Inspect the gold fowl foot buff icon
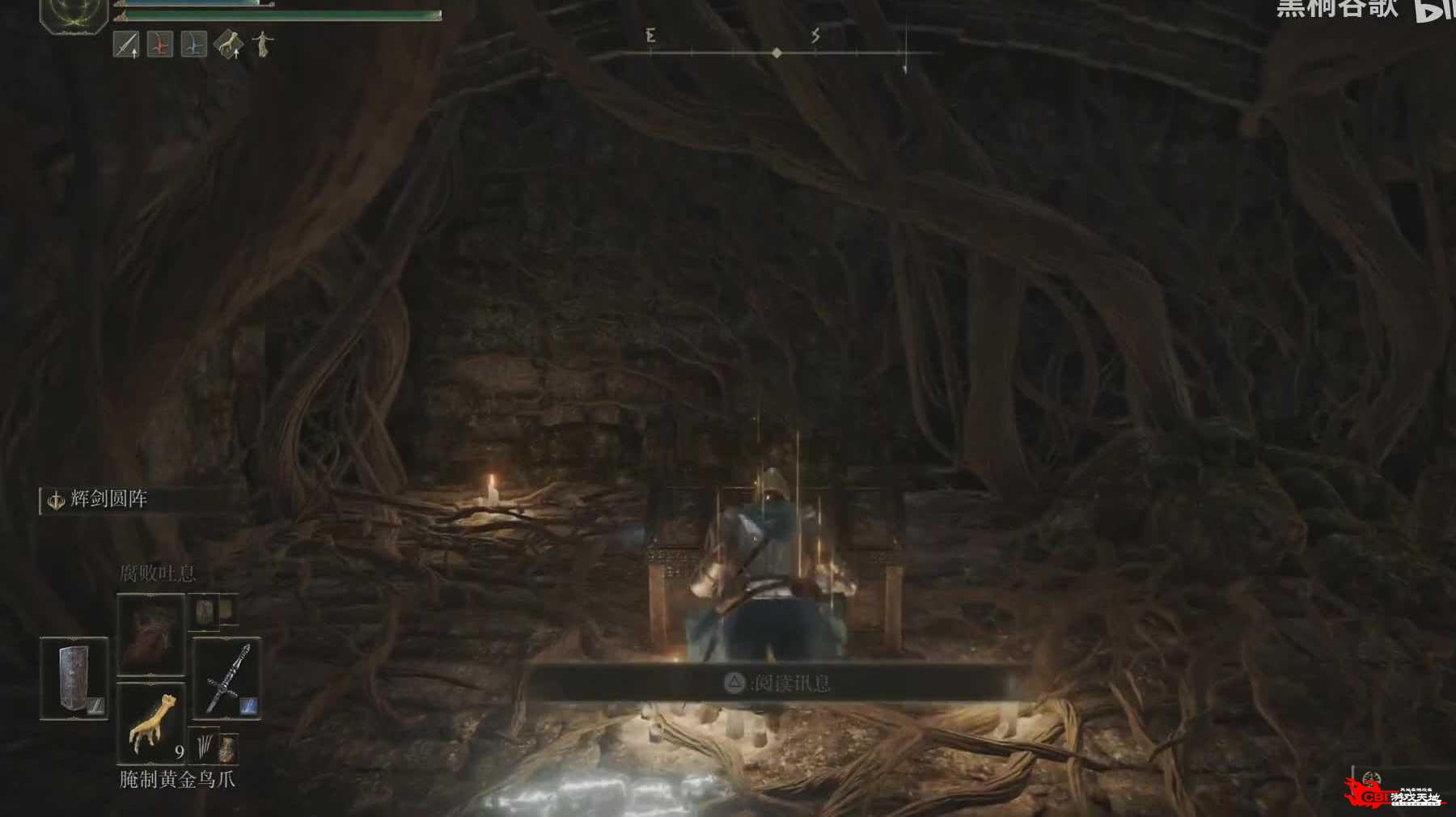This screenshot has width=1456, height=817. [x=228, y=44]
